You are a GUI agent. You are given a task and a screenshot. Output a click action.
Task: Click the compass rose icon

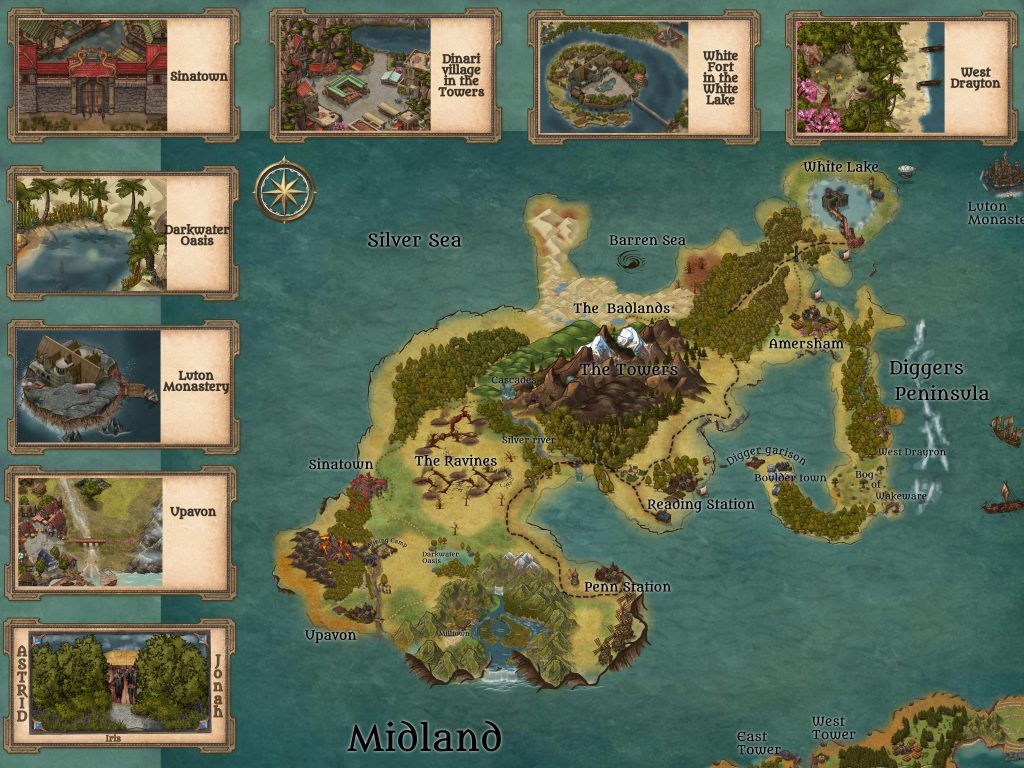point(284,191)
